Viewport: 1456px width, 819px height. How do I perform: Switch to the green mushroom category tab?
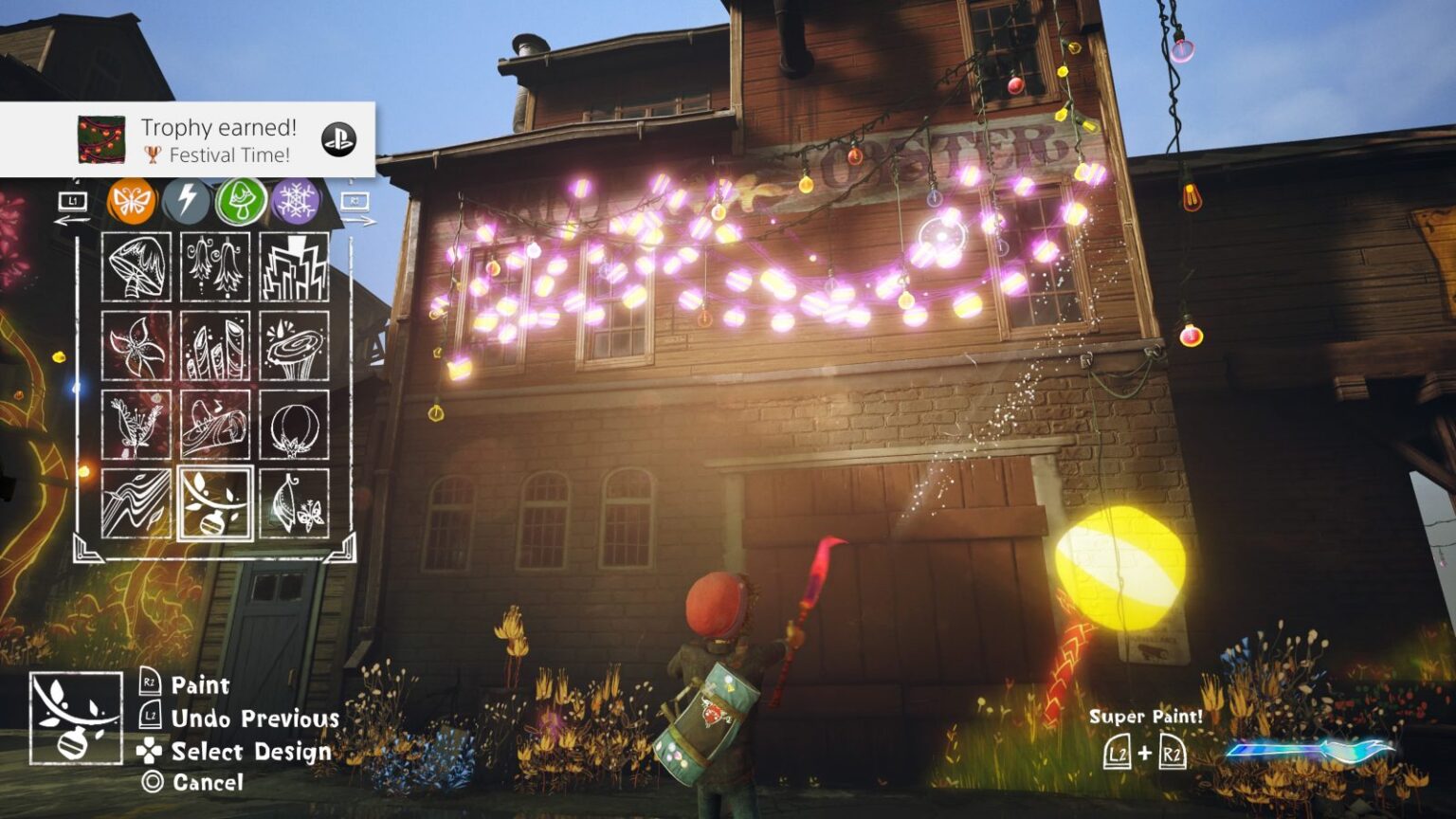click(242, 201)
